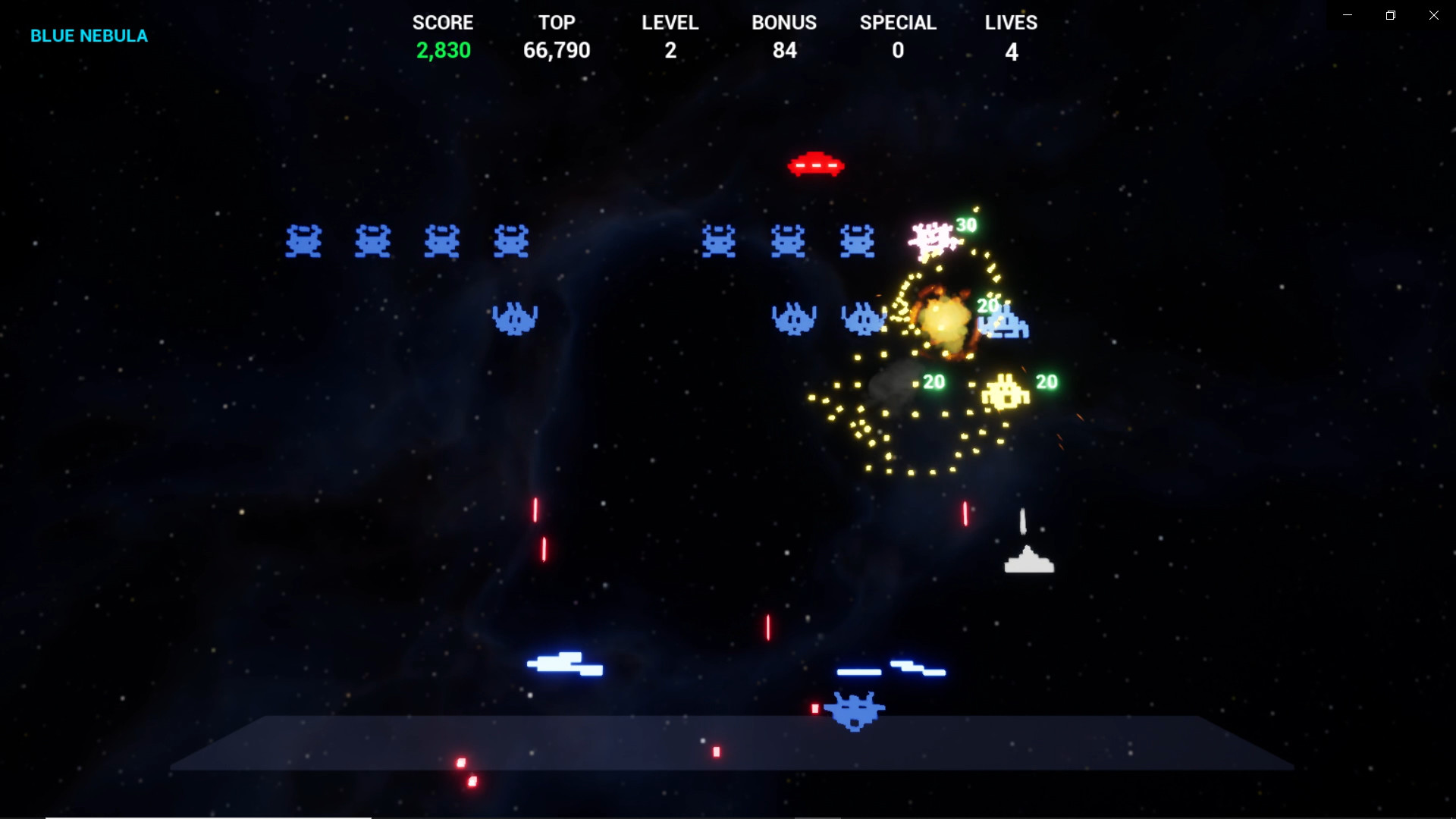Click the blue barrier fragments on the right
Image resolution: width=1456 pixels, height=819 pixels.
[x=891, y=670]
